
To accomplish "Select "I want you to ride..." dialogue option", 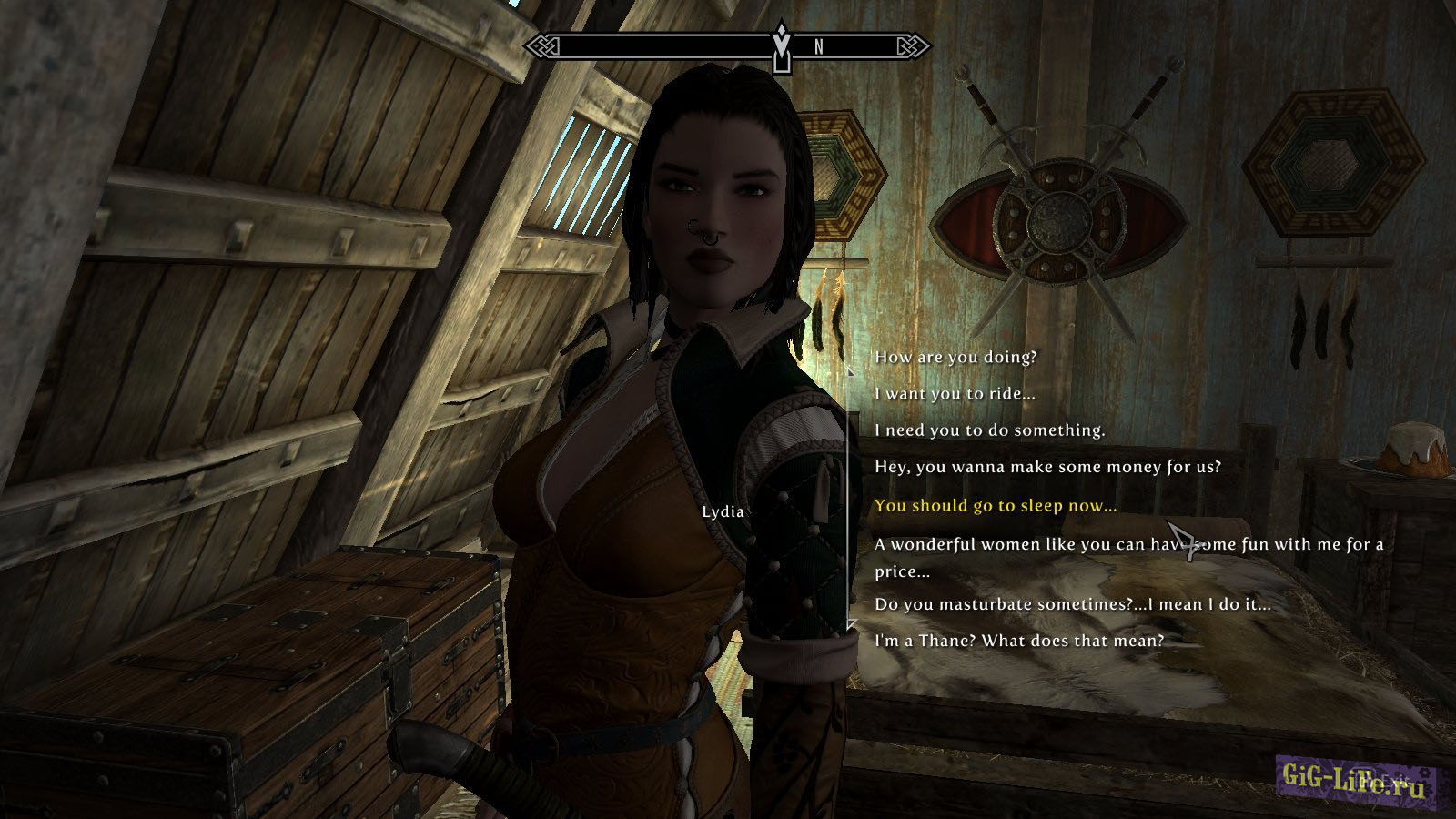I will pos(942,394).
